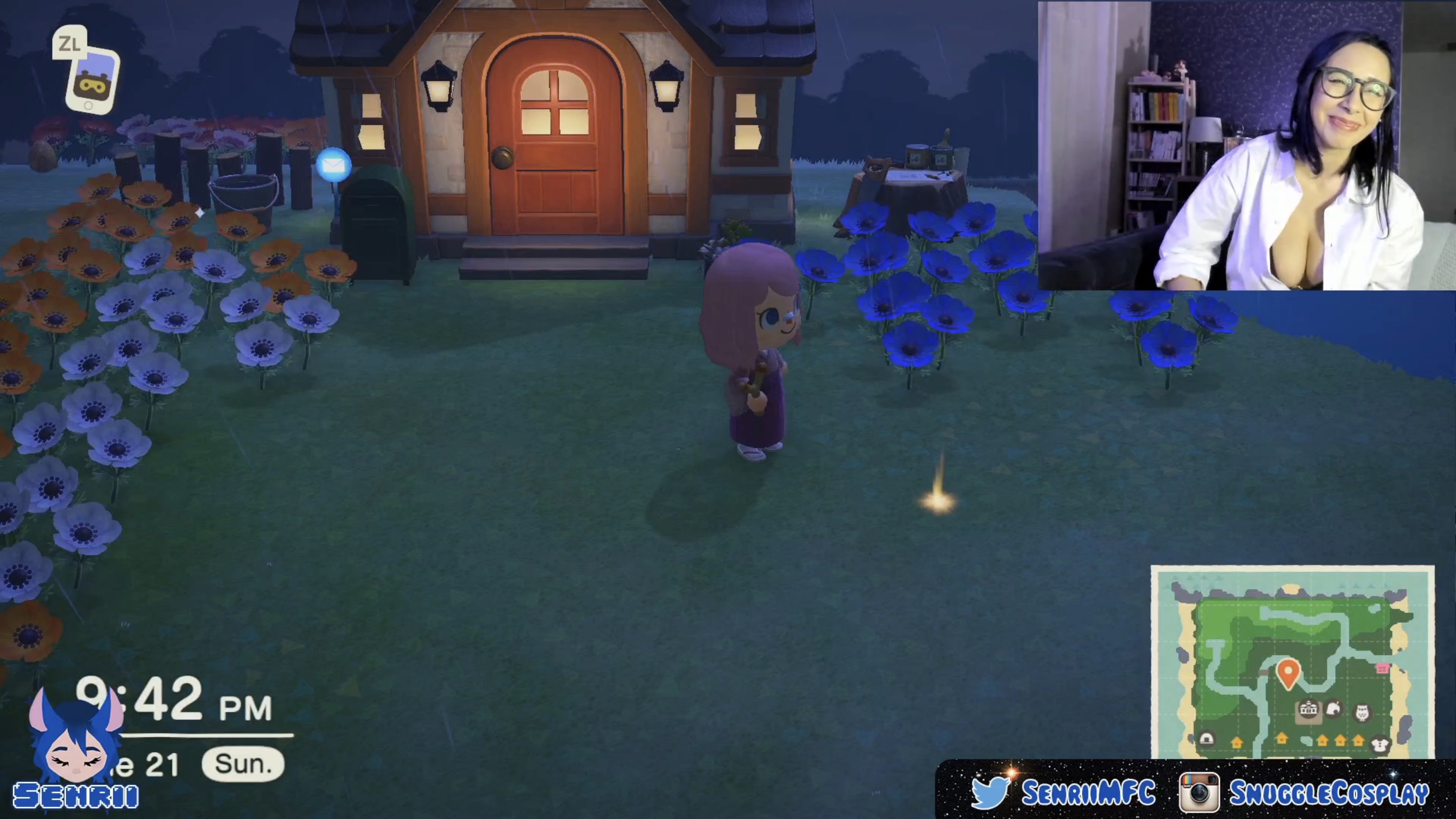Select the Nook's Cranny leaf marker

click(1334, 709)
